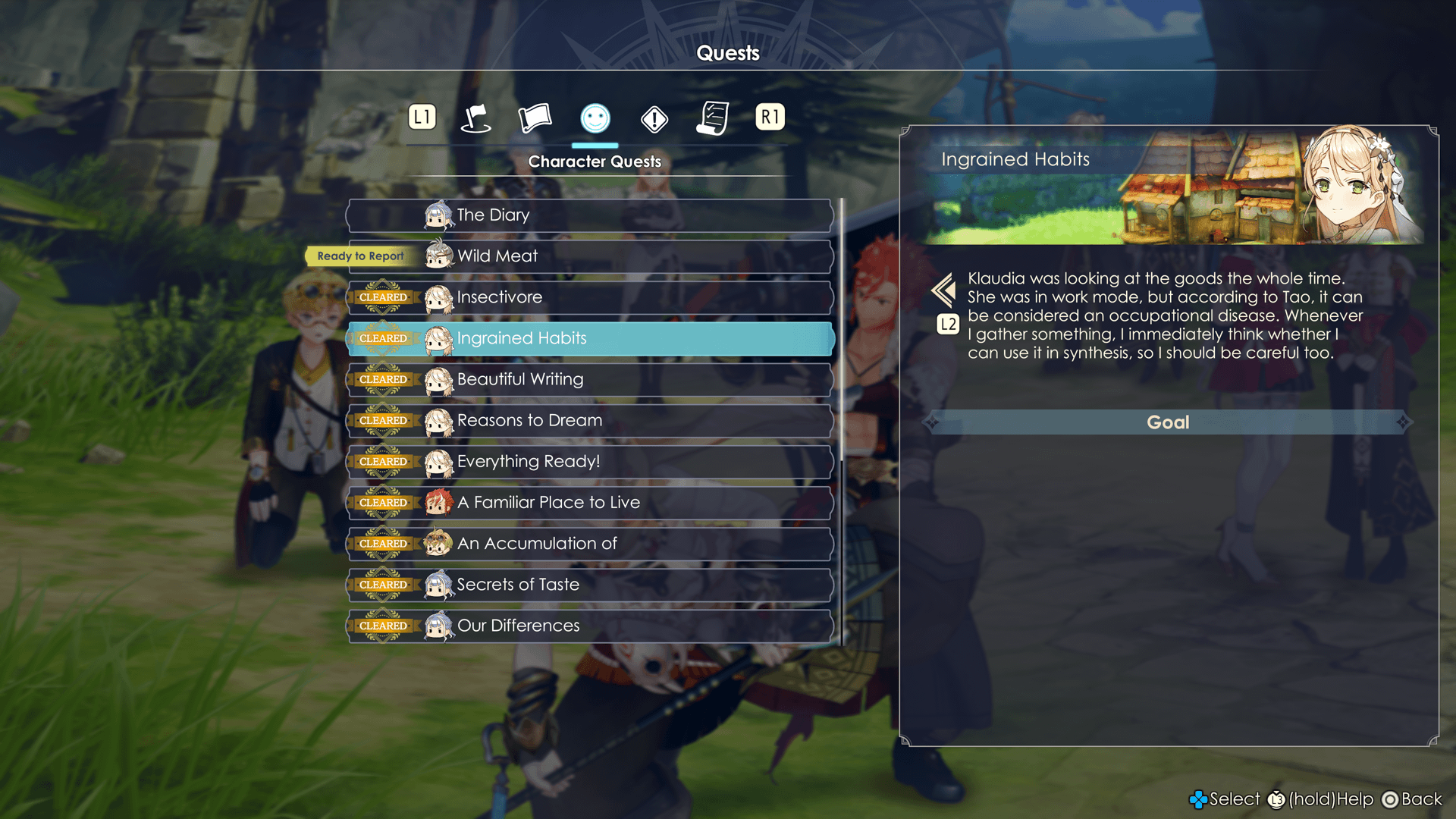Choose the Insectivore quest row
The height and width of the screenshot is (819, 1456).
[x=590, y=297]
